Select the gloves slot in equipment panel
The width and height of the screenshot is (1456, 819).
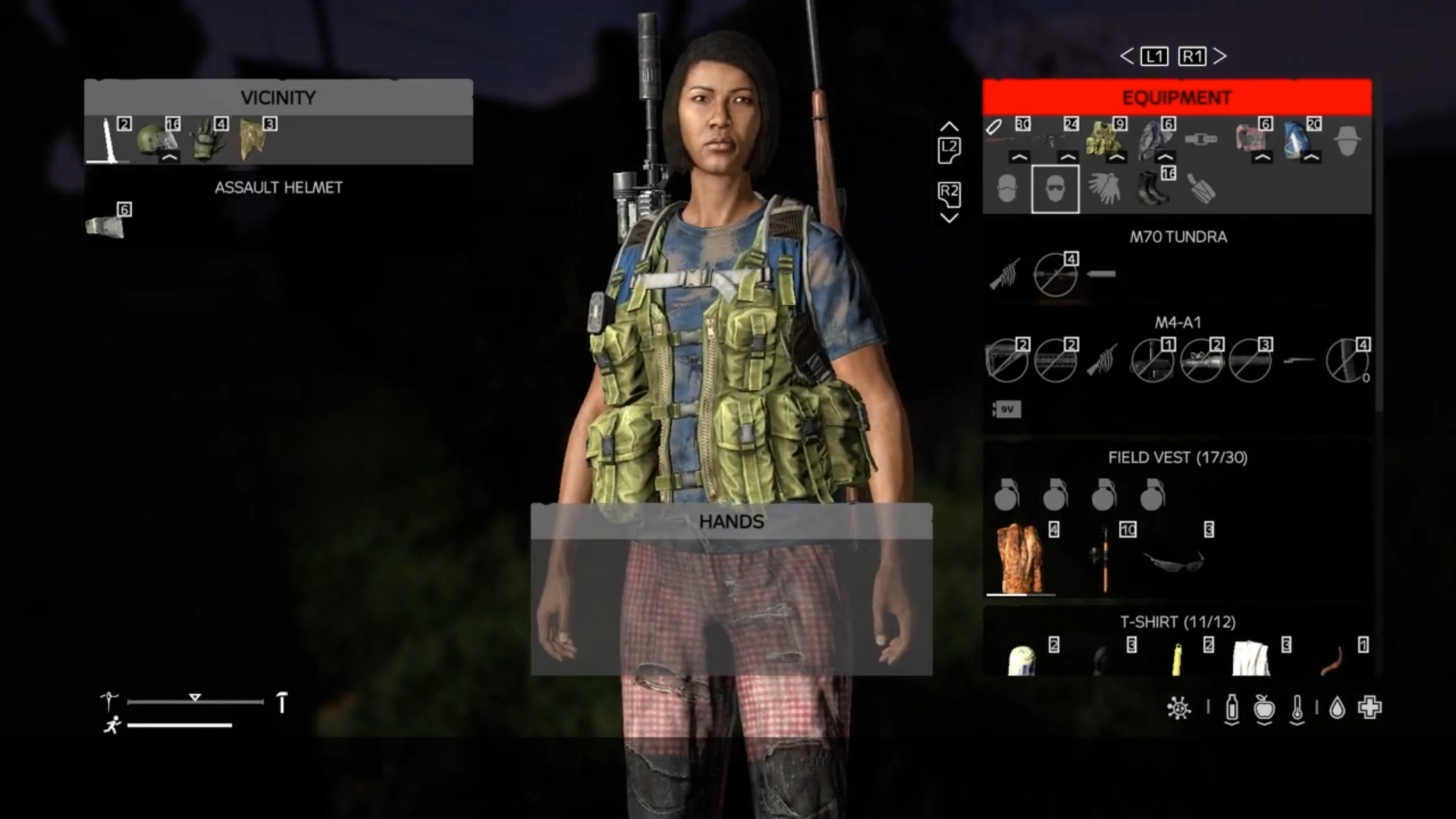[x=1103, y=190]
